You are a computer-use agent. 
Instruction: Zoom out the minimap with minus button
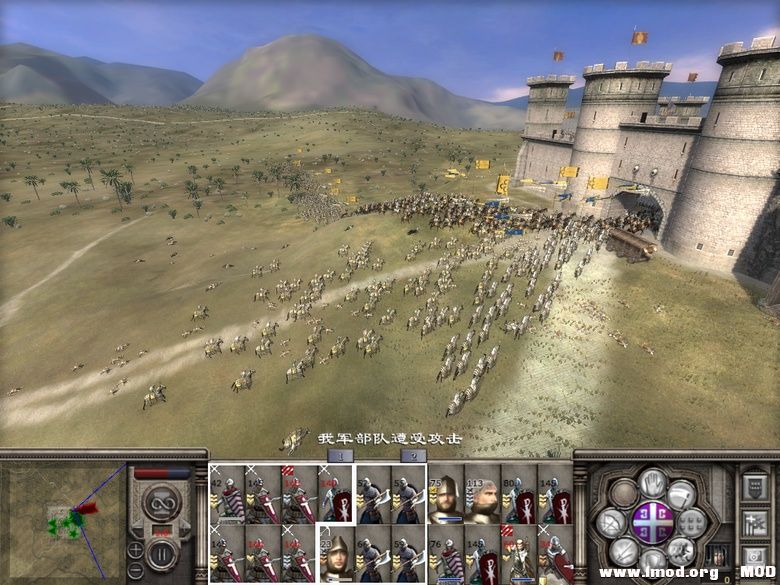135,569
